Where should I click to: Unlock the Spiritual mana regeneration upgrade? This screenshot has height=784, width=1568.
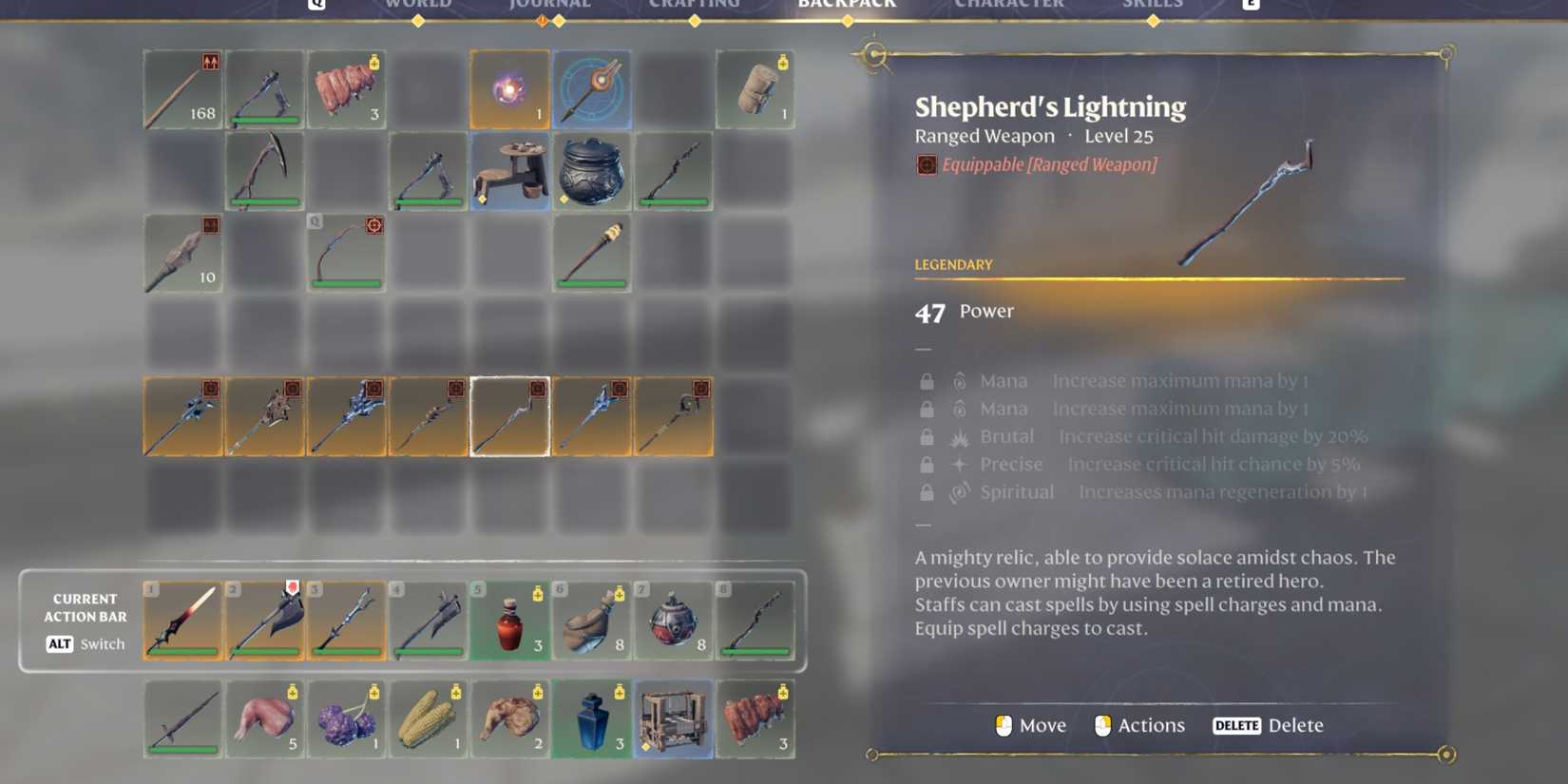[927, 491]
